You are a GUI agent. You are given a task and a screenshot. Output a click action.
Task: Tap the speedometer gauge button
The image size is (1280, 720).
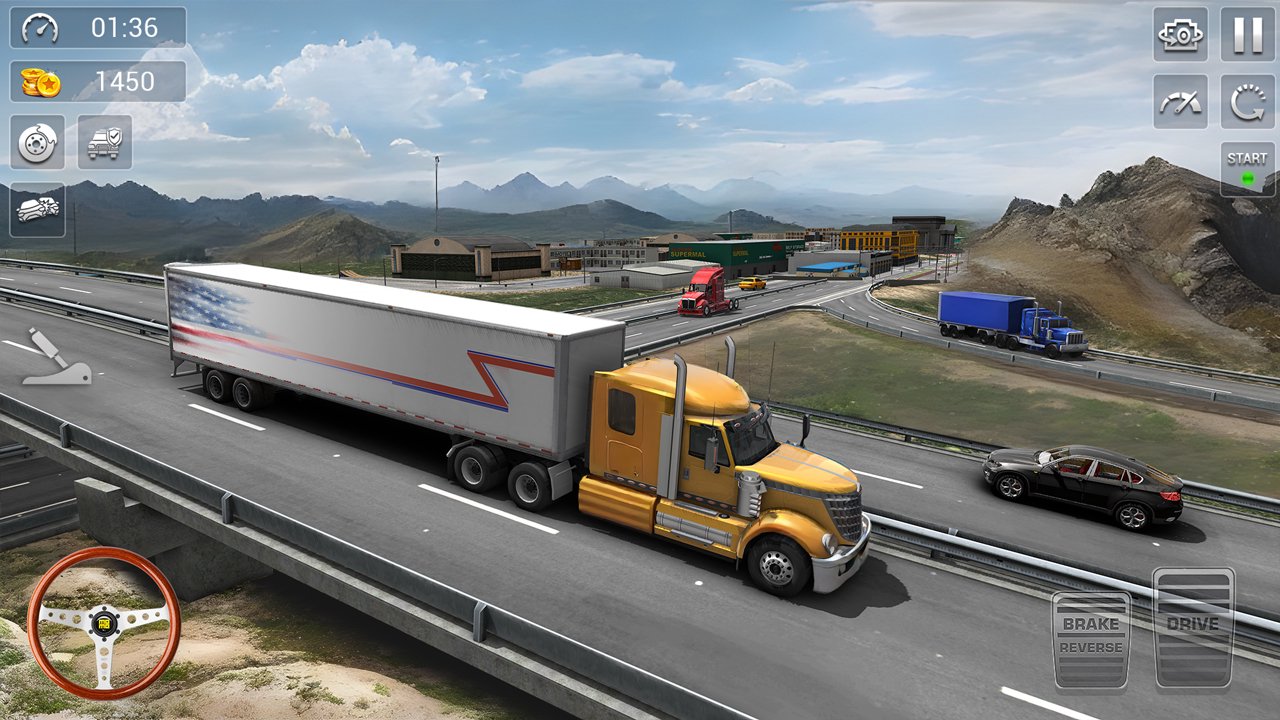1180,101
